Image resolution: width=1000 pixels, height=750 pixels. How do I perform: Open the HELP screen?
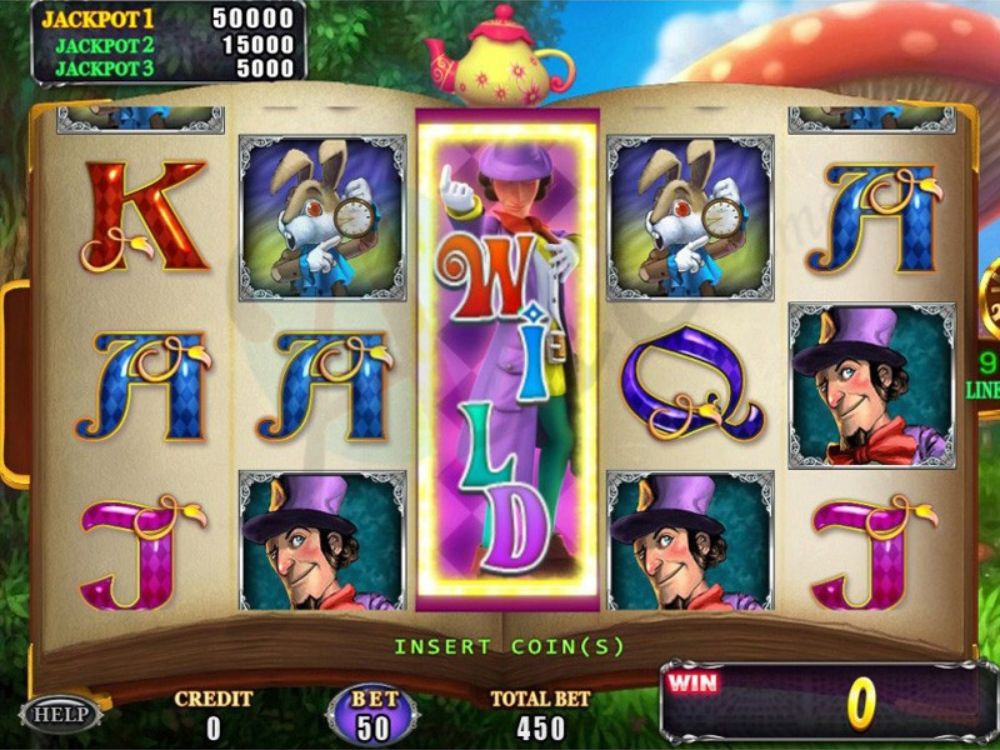61,713
